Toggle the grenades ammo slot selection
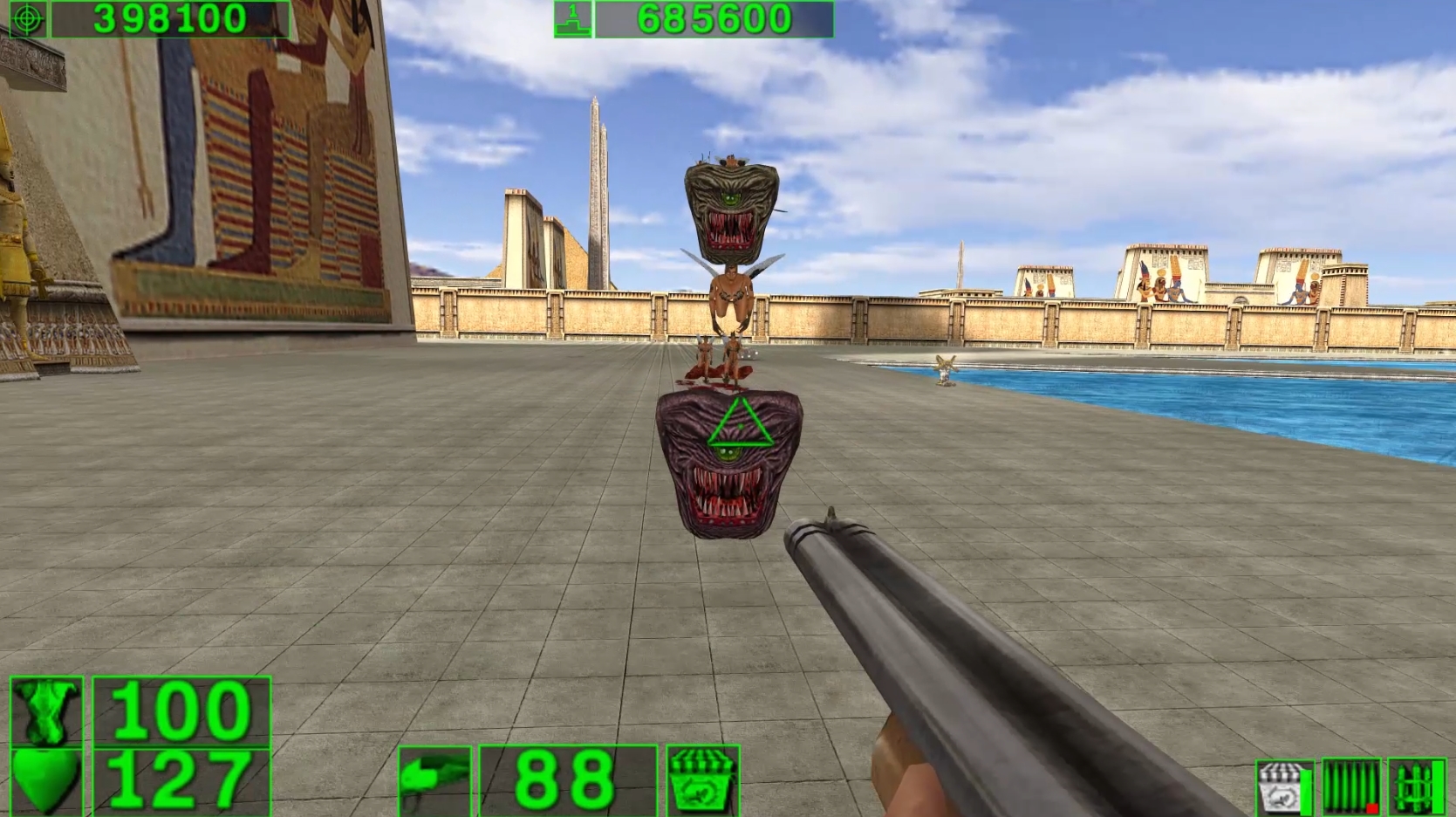The width and height of the screenshot is (1456, 817). (1416, 784)
